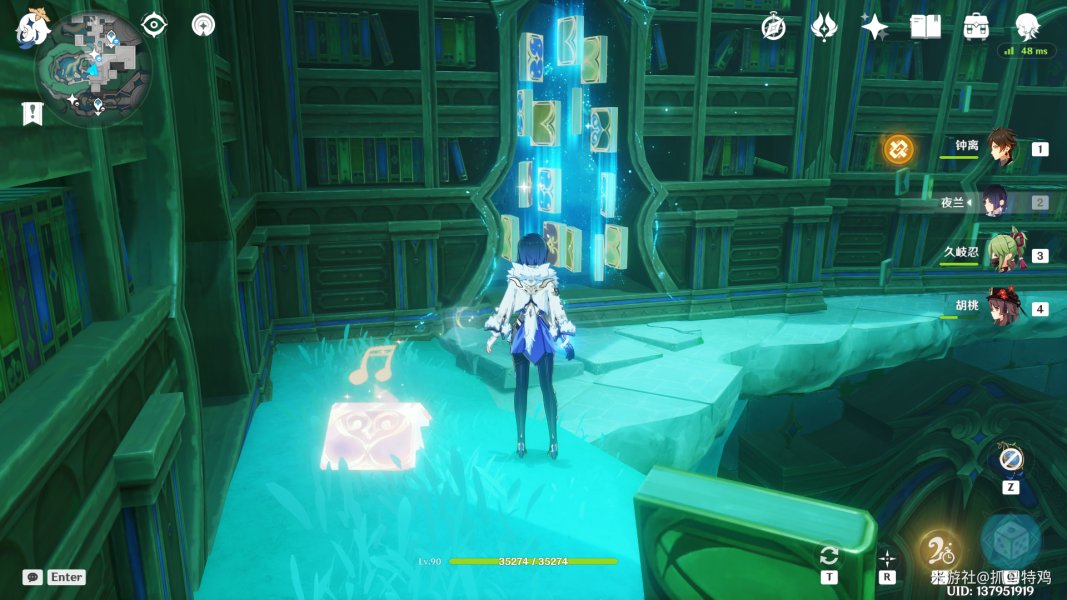Click the orange round icon near 钟离
The image size is (1067, 600).
pyautogui.click(x=898, y=150)
